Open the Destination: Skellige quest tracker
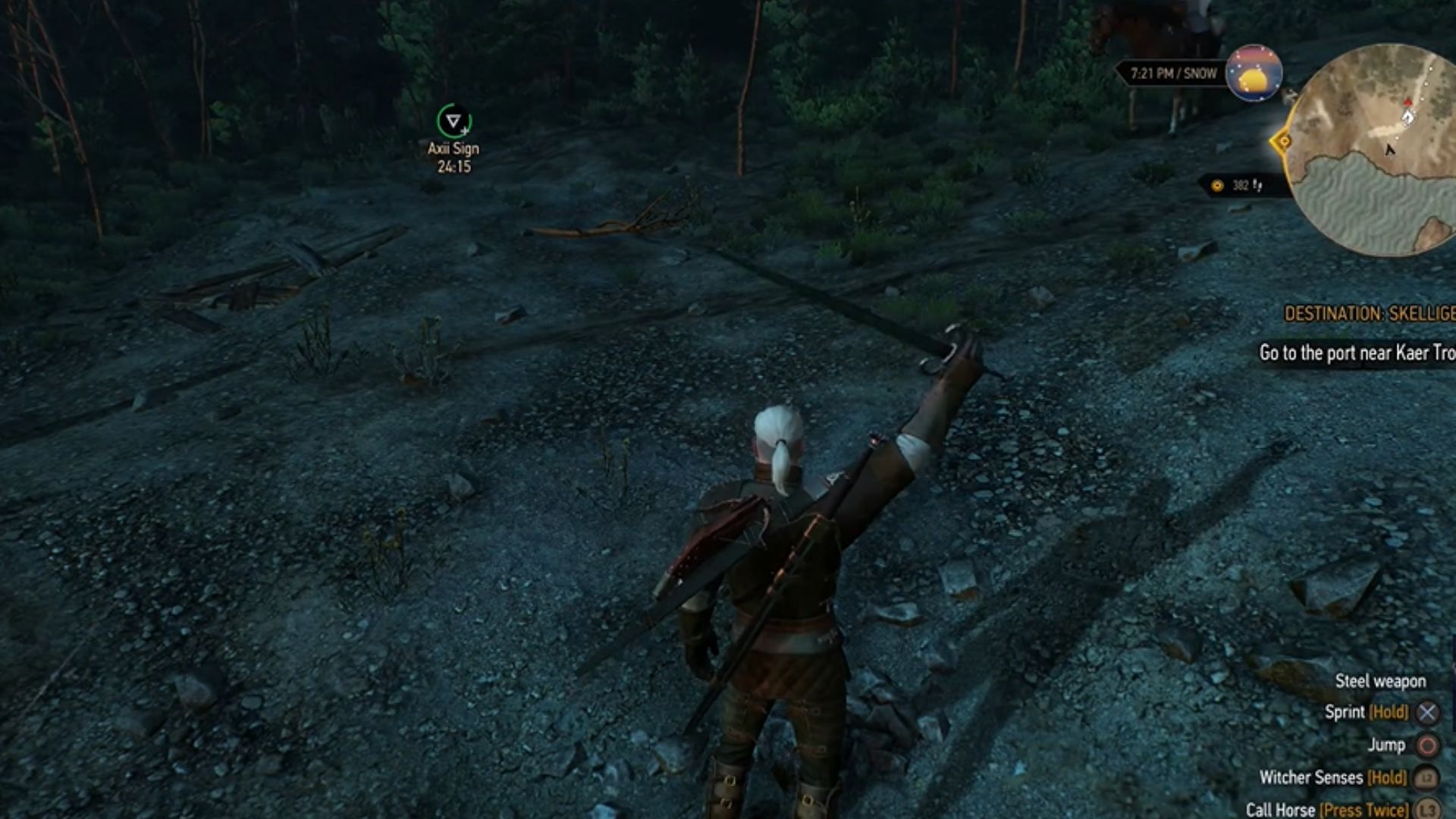This screenshot has width=1456, height=819. pyautogui.click(x=1369, y=313)
